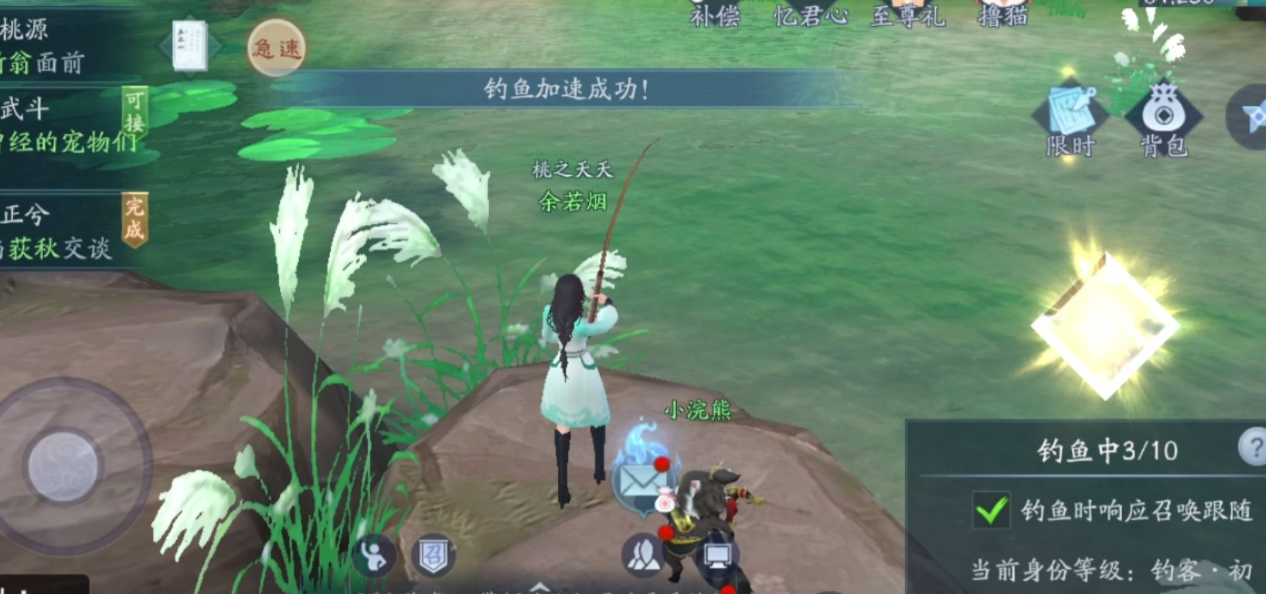Open the 忆君心 event entry
This screenshot has height=594, width=1266.
point(810,14)
